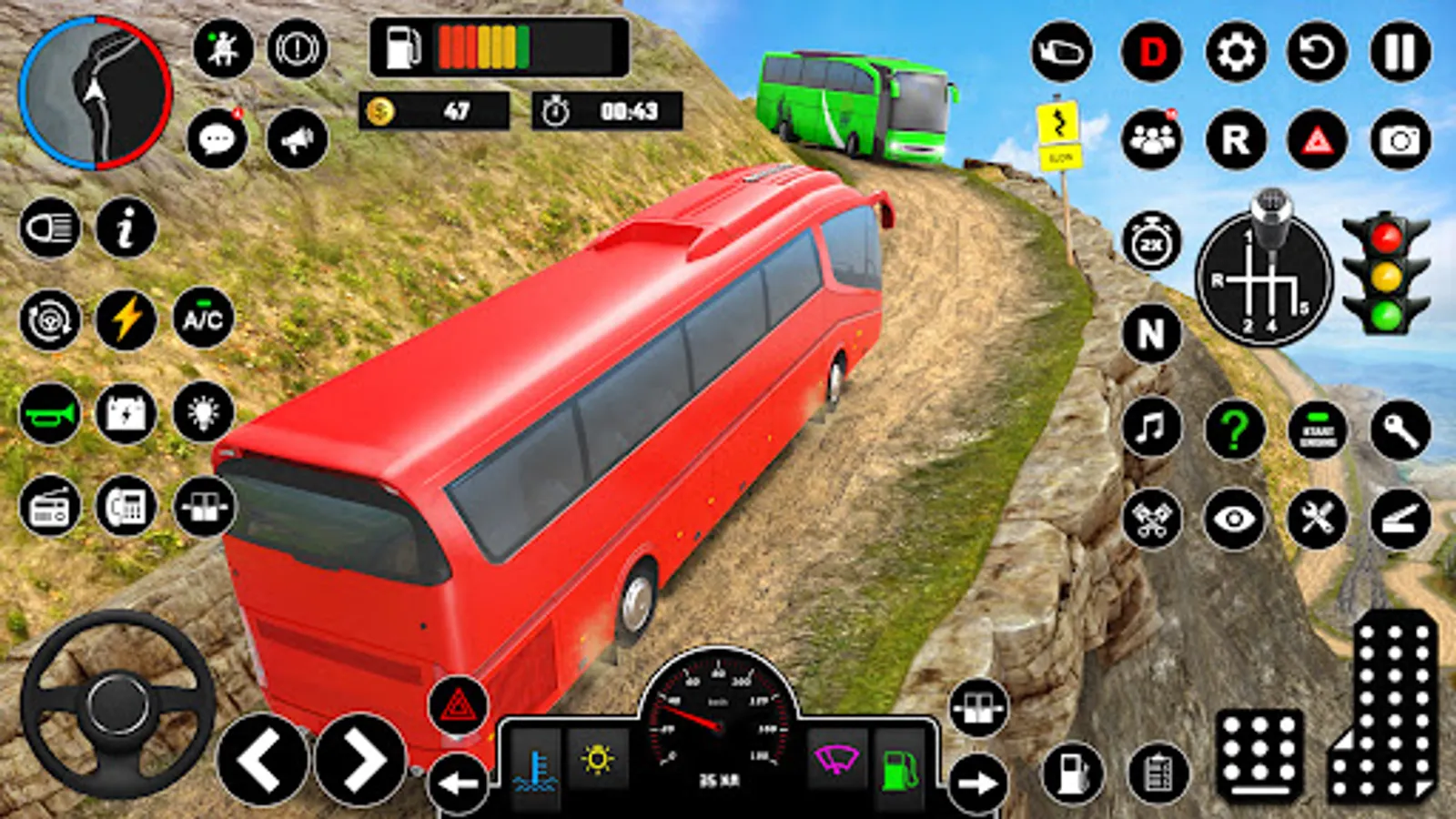
Task: Pause the game
Action: click(x=1400, y=52)
